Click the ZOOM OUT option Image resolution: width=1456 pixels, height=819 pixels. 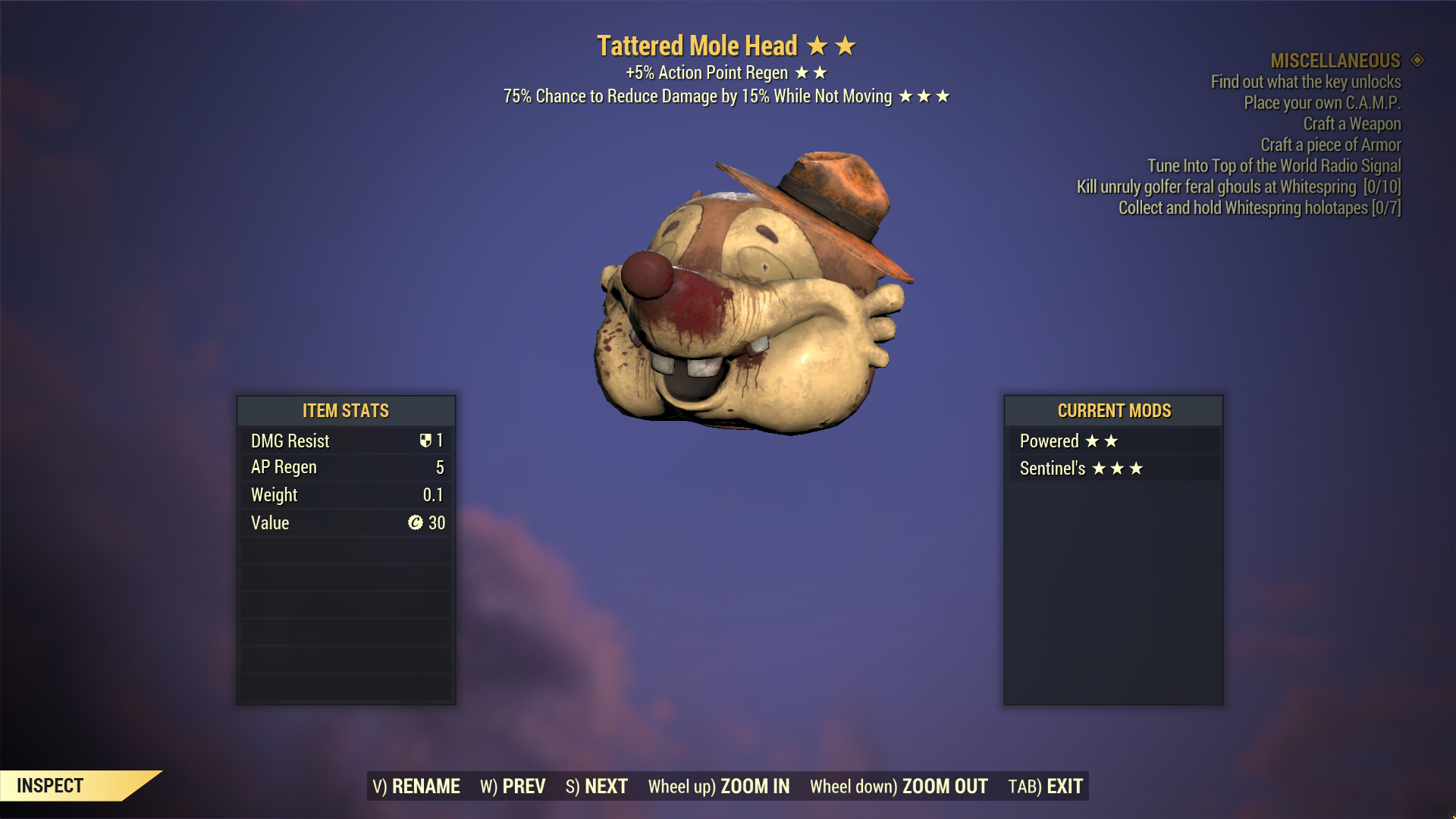[x=899, y=786]
